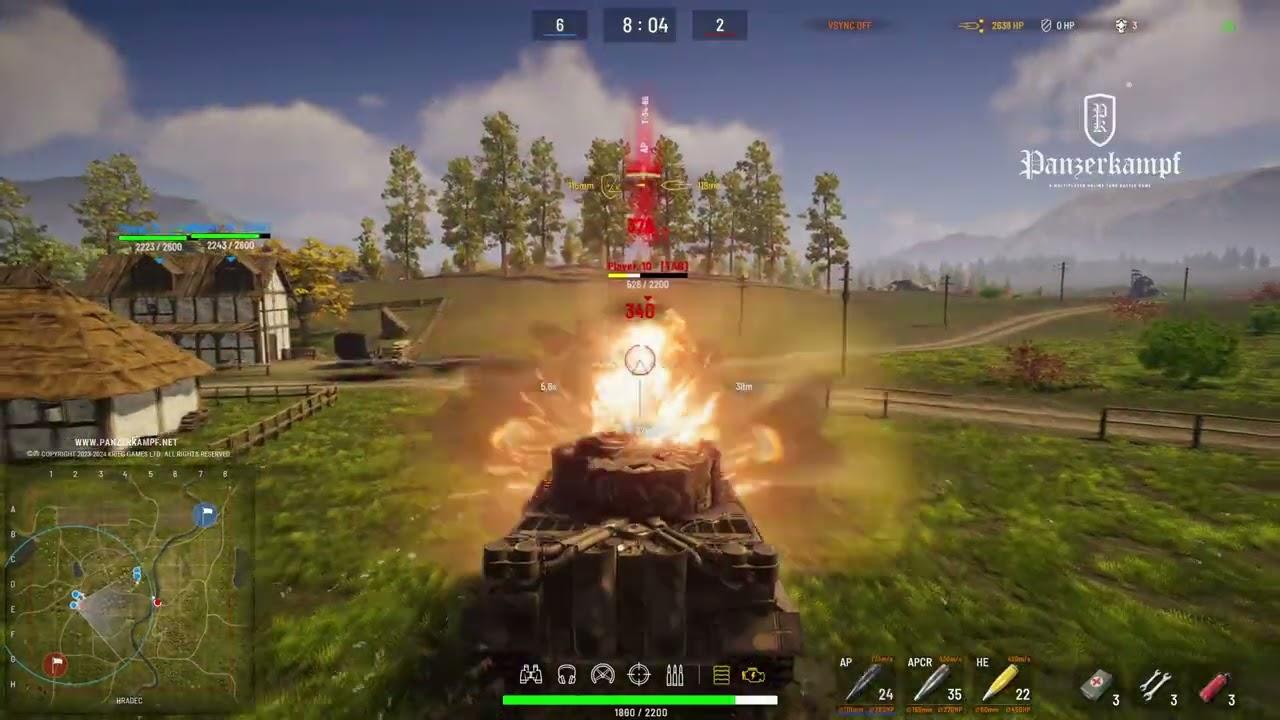
Task: Click the headphones audio icon
Action: (x=565, y=675)
